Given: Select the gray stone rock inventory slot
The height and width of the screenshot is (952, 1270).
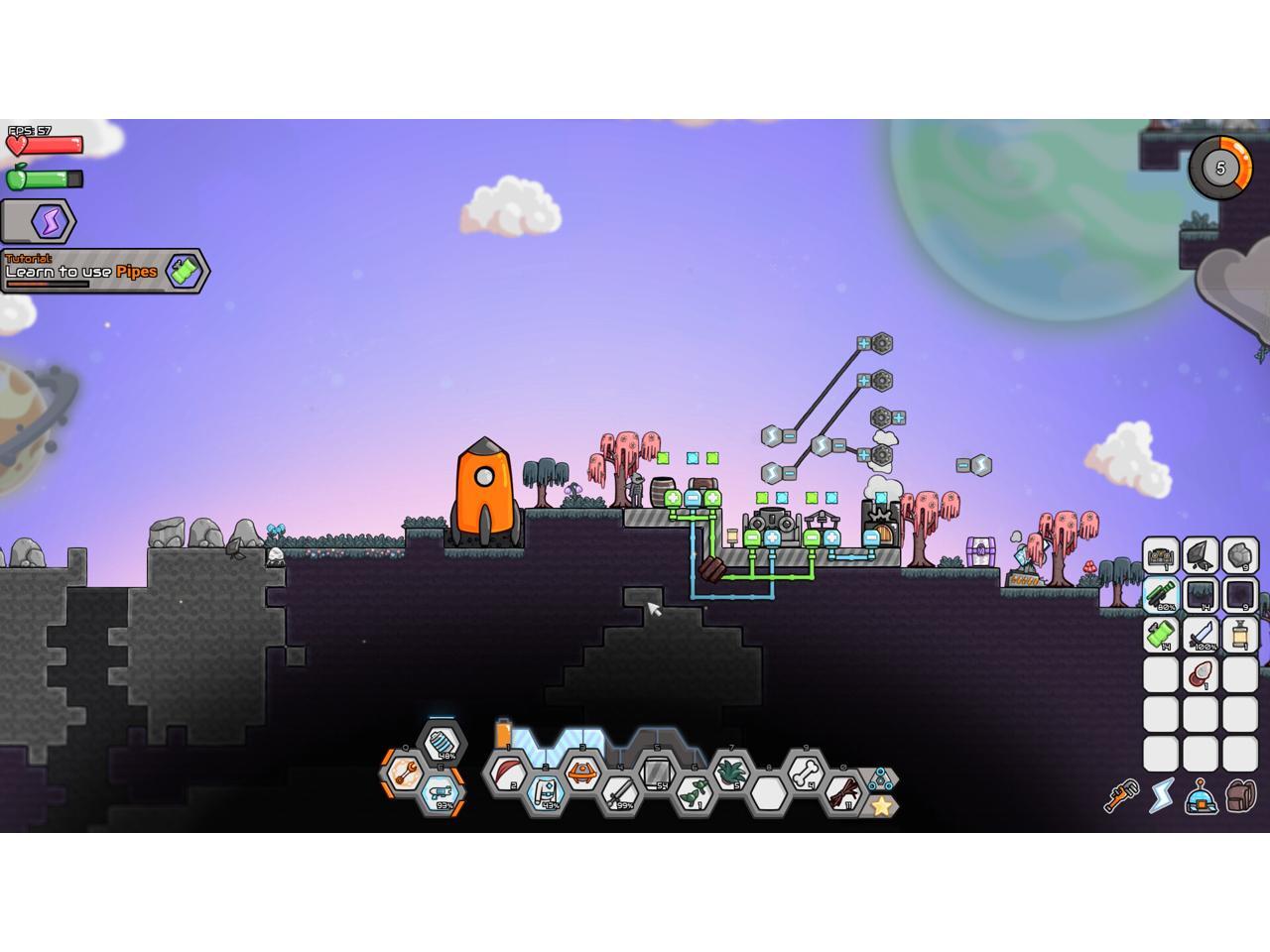Looking at the screenshot, I should [1240, 555].
